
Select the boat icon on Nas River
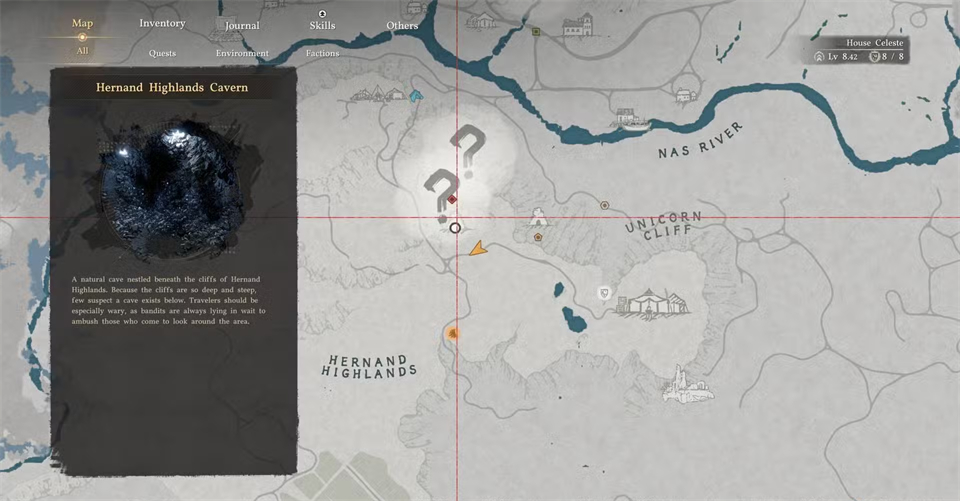(x=634, y=123)
